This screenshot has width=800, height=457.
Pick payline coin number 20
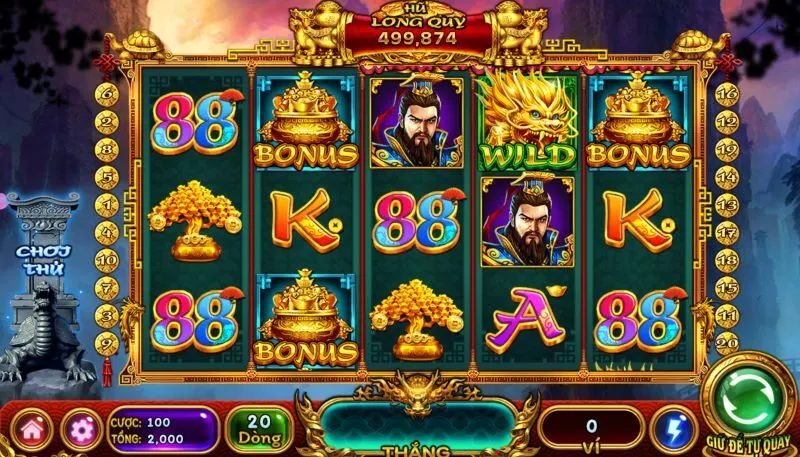pos(727,338)
